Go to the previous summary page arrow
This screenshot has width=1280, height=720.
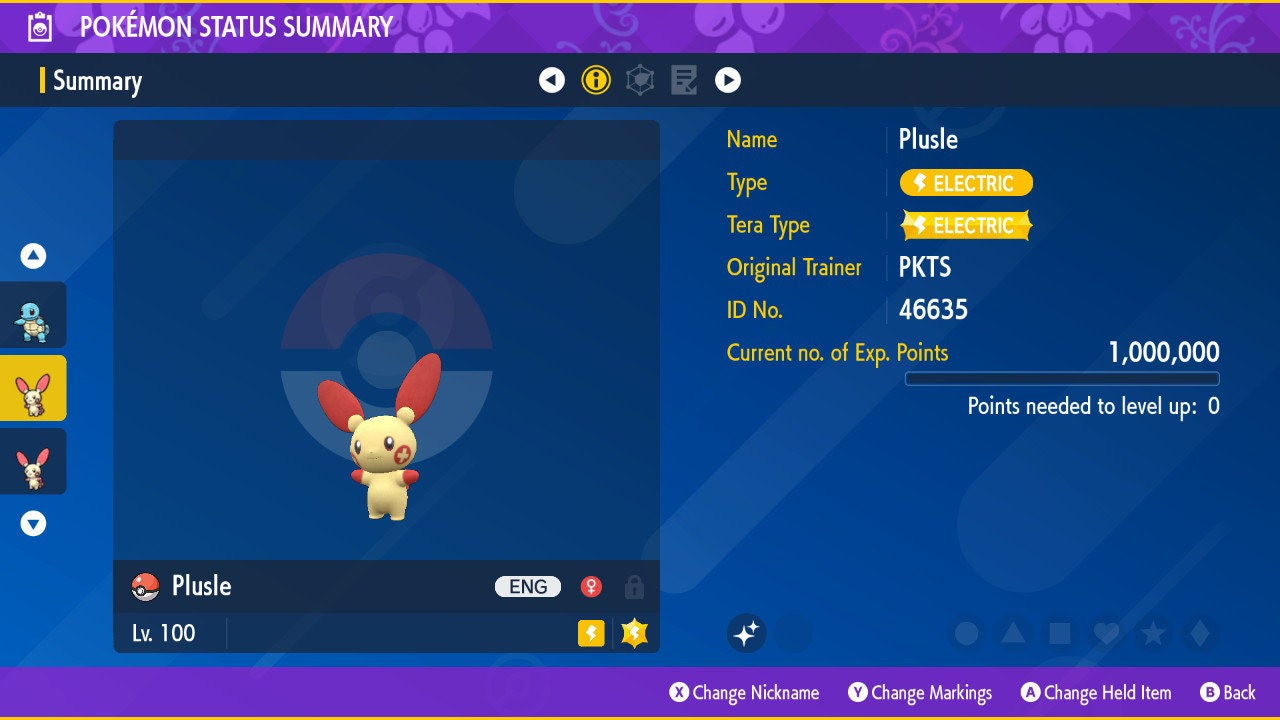[552, 80]
